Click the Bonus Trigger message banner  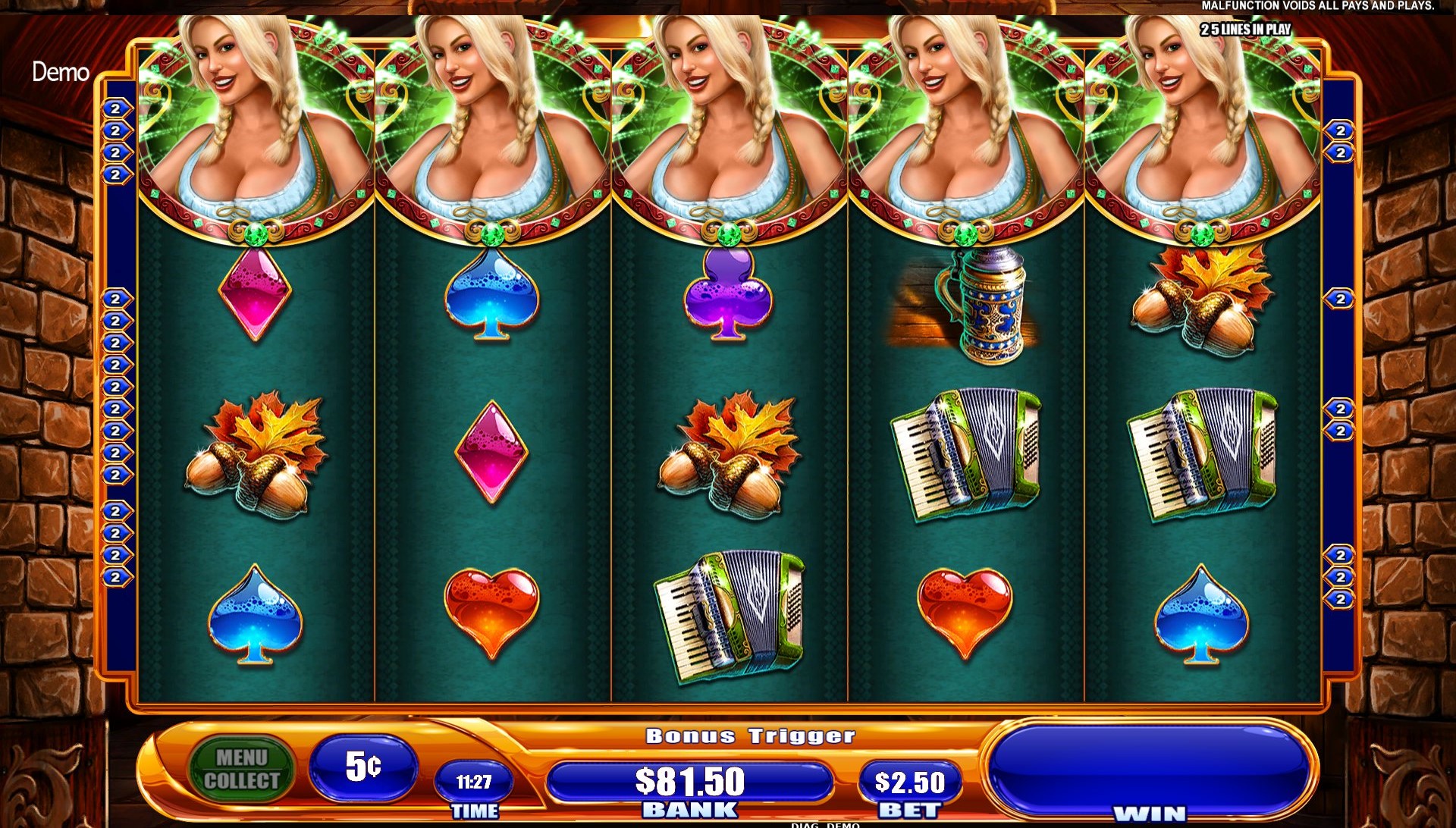tap(749, 734)
